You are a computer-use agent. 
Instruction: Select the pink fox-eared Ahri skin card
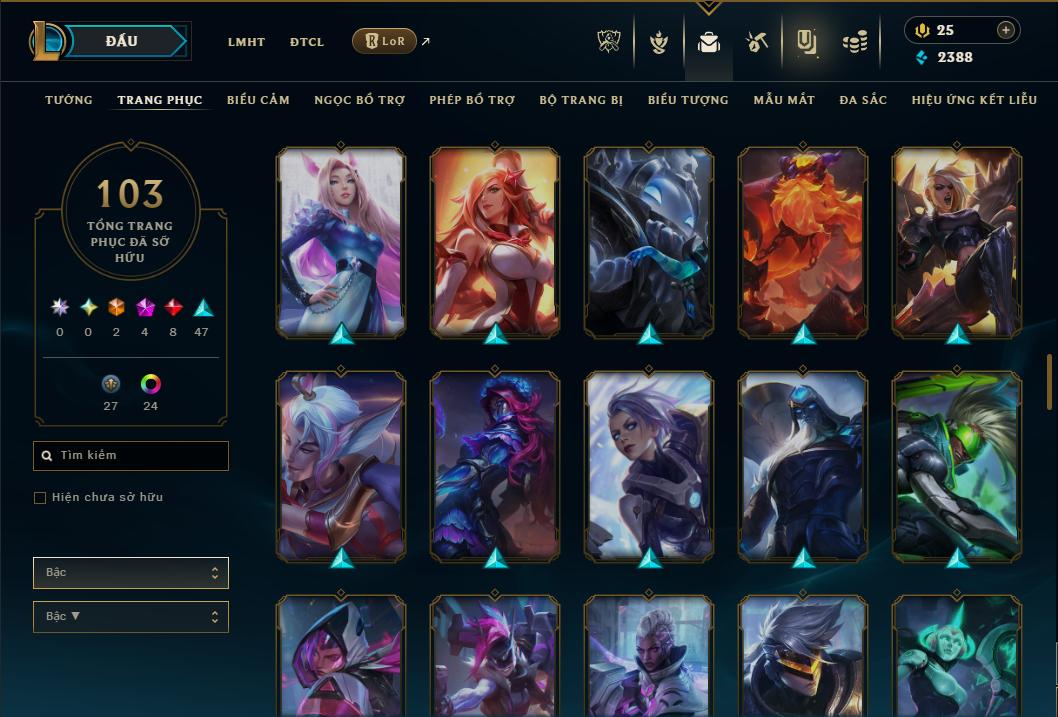(341, 241)
